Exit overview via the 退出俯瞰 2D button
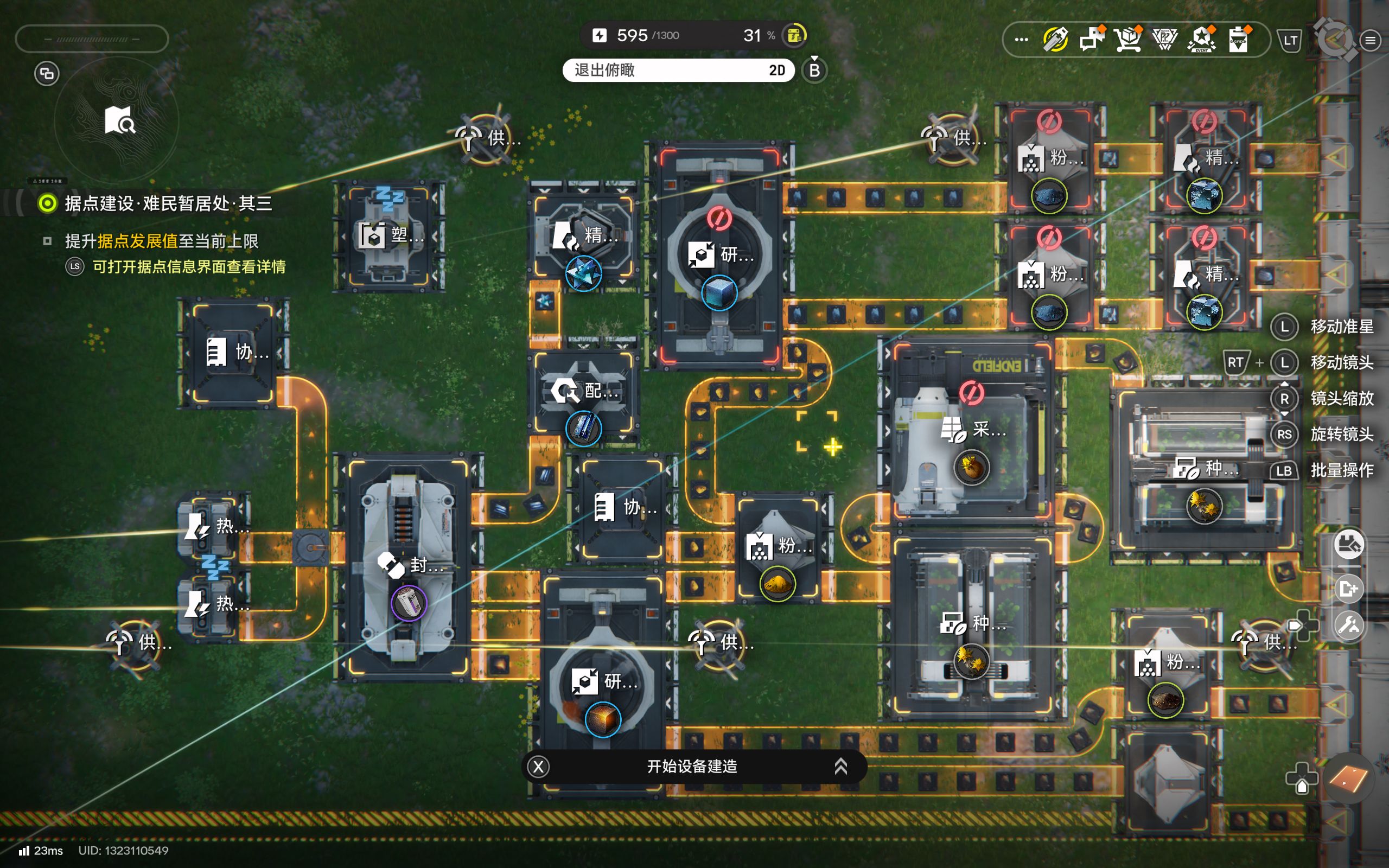 click(x=678, y=70)
